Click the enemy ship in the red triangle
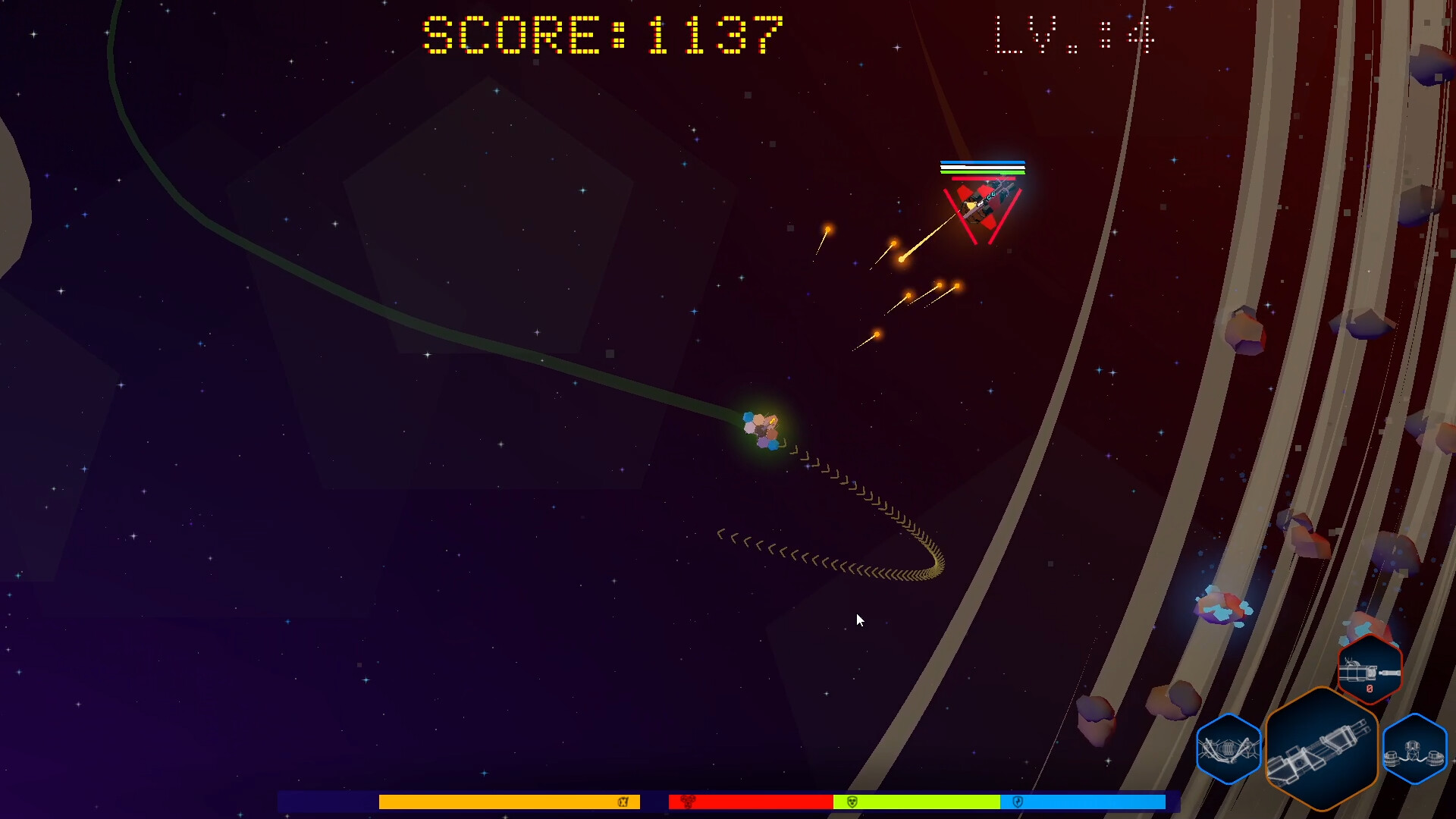Image resolution: width=1456 pixels, height=819 pixels. coord(986,201)
